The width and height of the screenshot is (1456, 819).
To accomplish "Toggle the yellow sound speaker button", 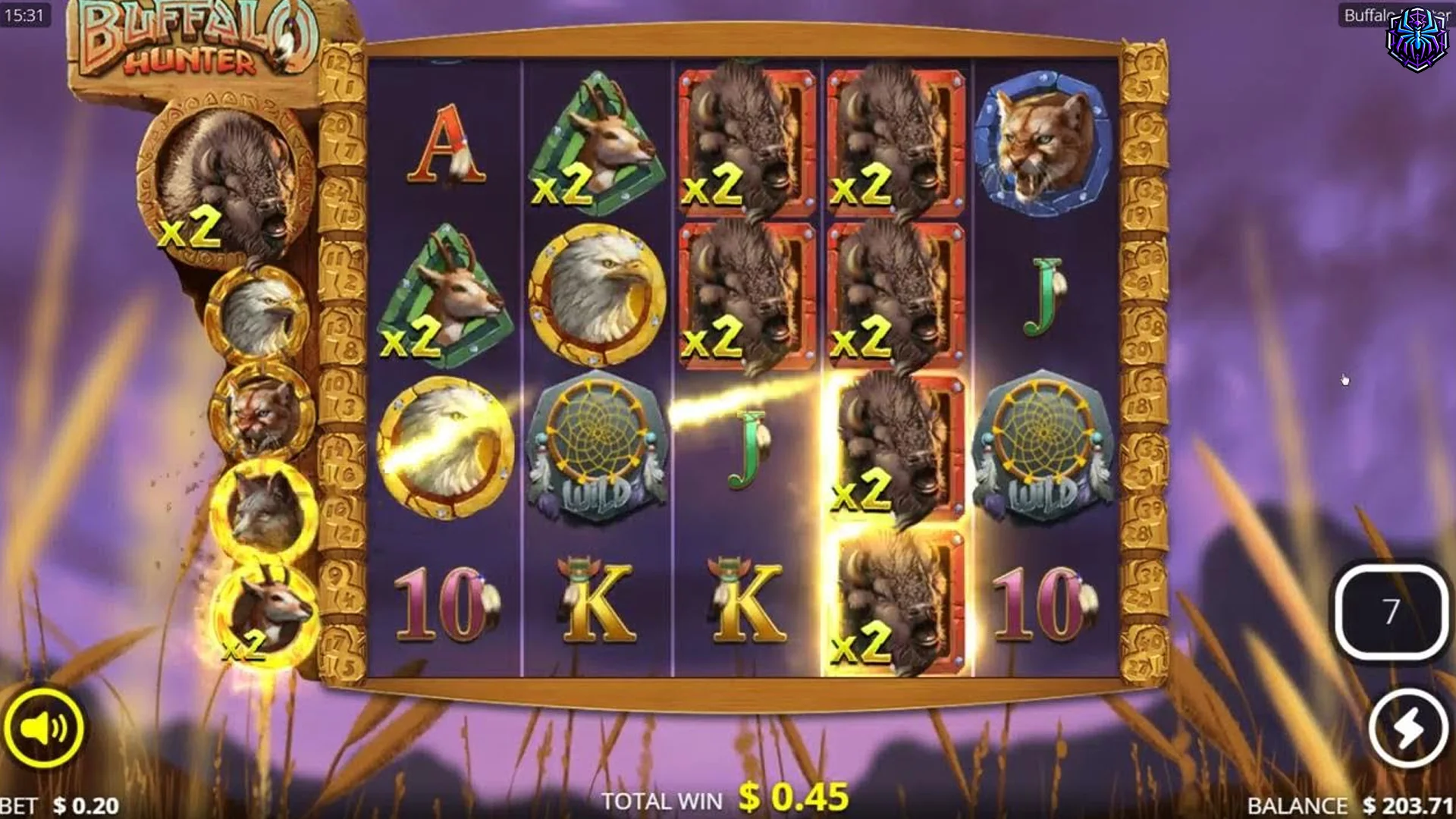I will (x=43, y=728).
